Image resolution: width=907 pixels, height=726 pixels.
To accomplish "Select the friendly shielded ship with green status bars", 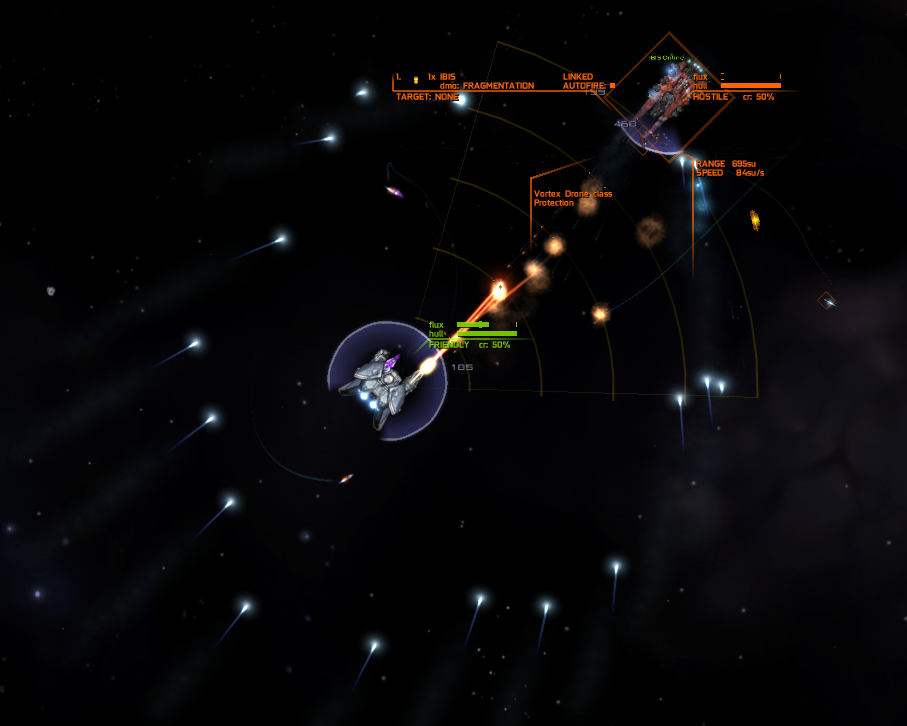I will [x=385, y=382].
